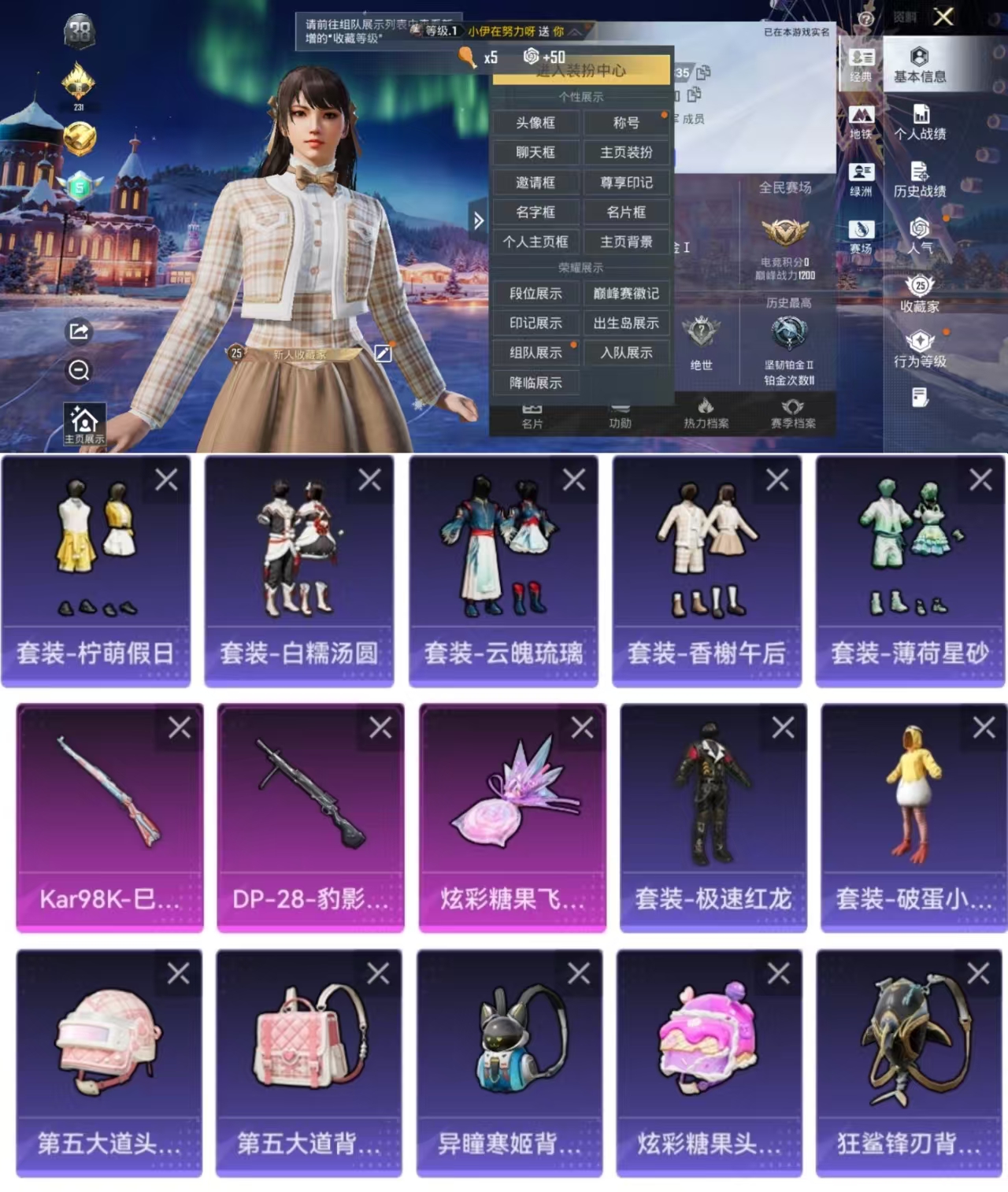Open the 热力档案 bottom tab
The height and width of the screenshot is (1192, 1008).
[708, 416]
